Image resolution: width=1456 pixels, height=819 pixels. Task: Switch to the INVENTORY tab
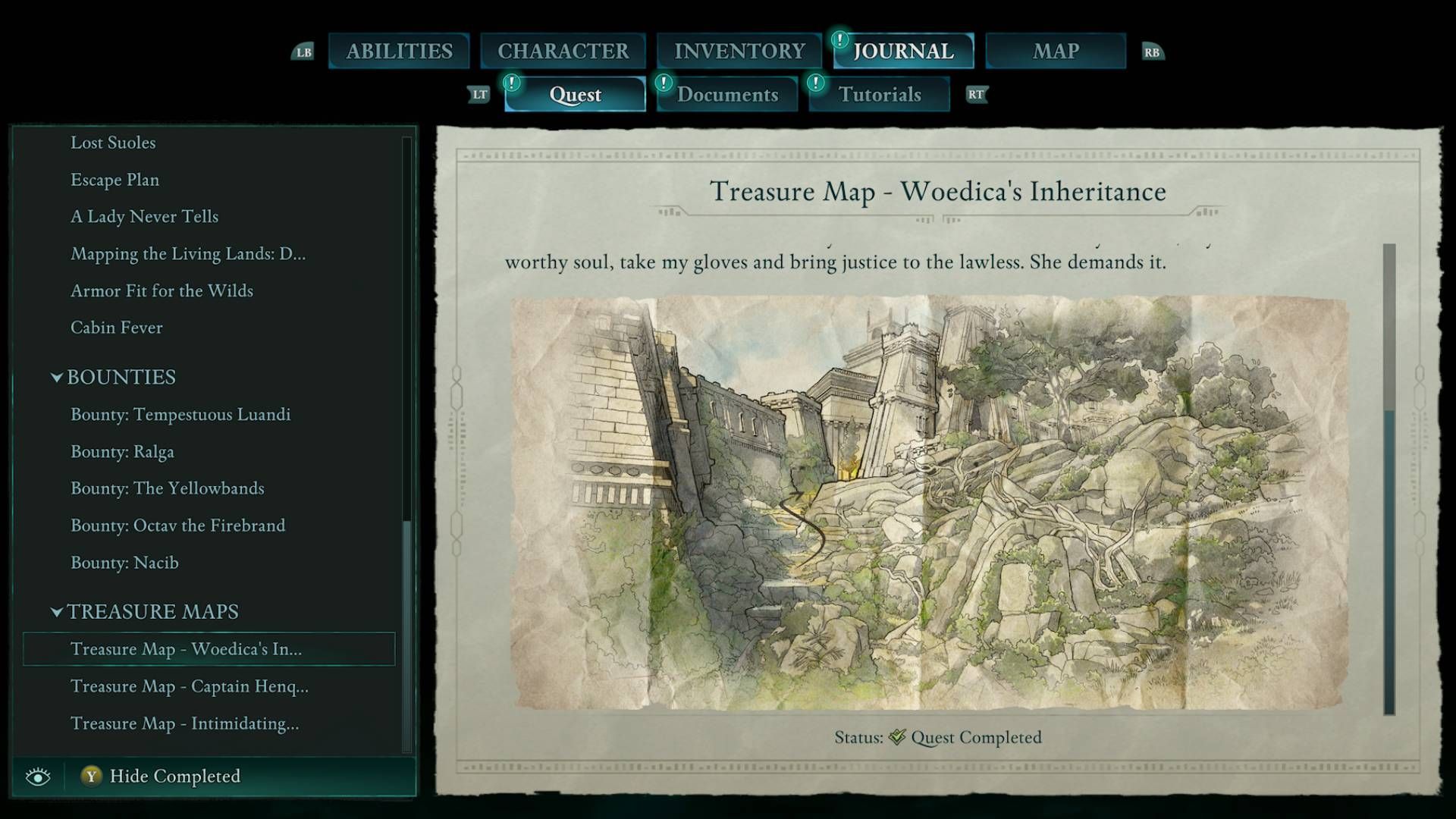coord(739,51)
